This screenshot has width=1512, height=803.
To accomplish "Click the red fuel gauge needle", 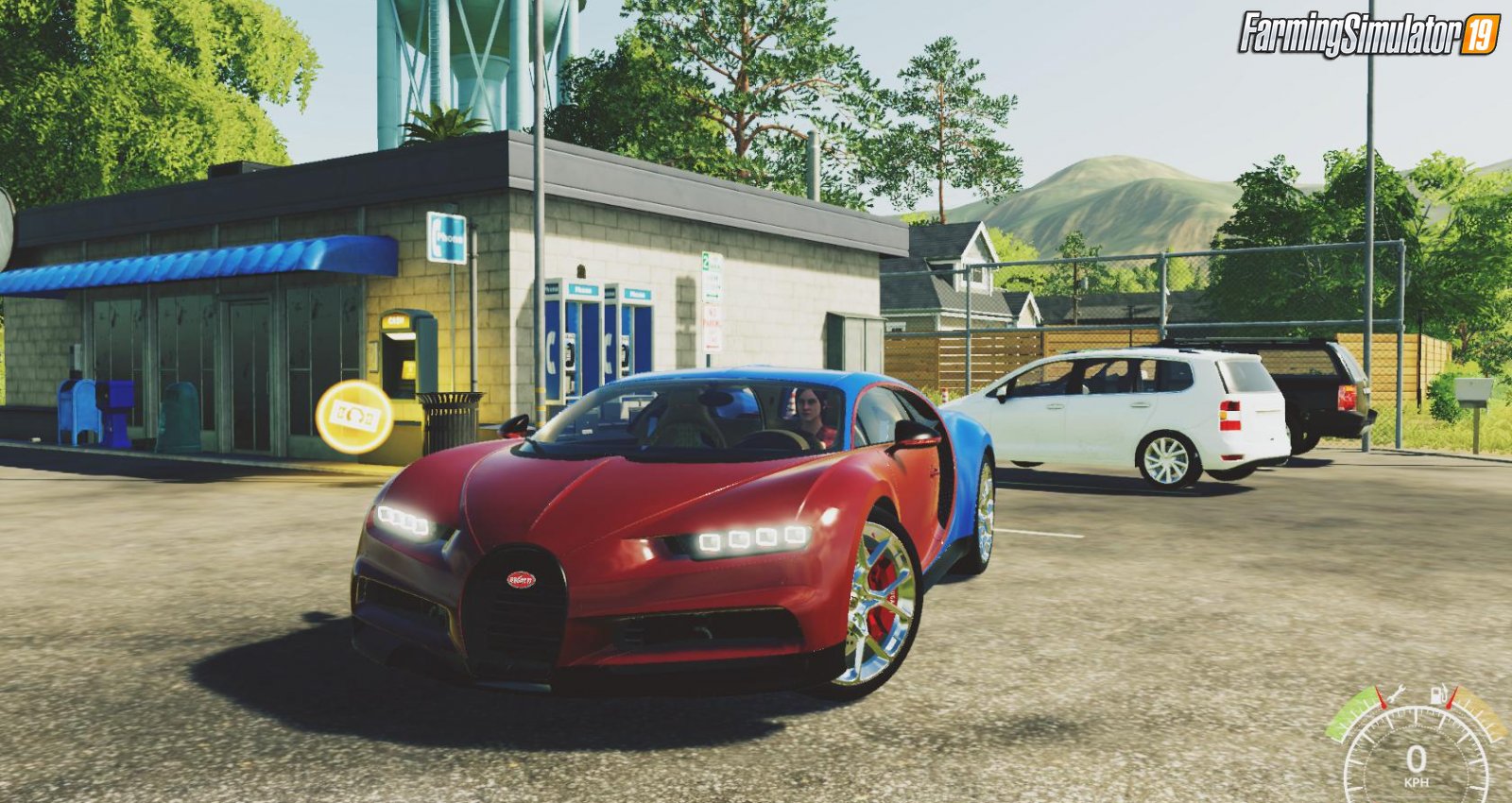I will (x=1452, y=699).
